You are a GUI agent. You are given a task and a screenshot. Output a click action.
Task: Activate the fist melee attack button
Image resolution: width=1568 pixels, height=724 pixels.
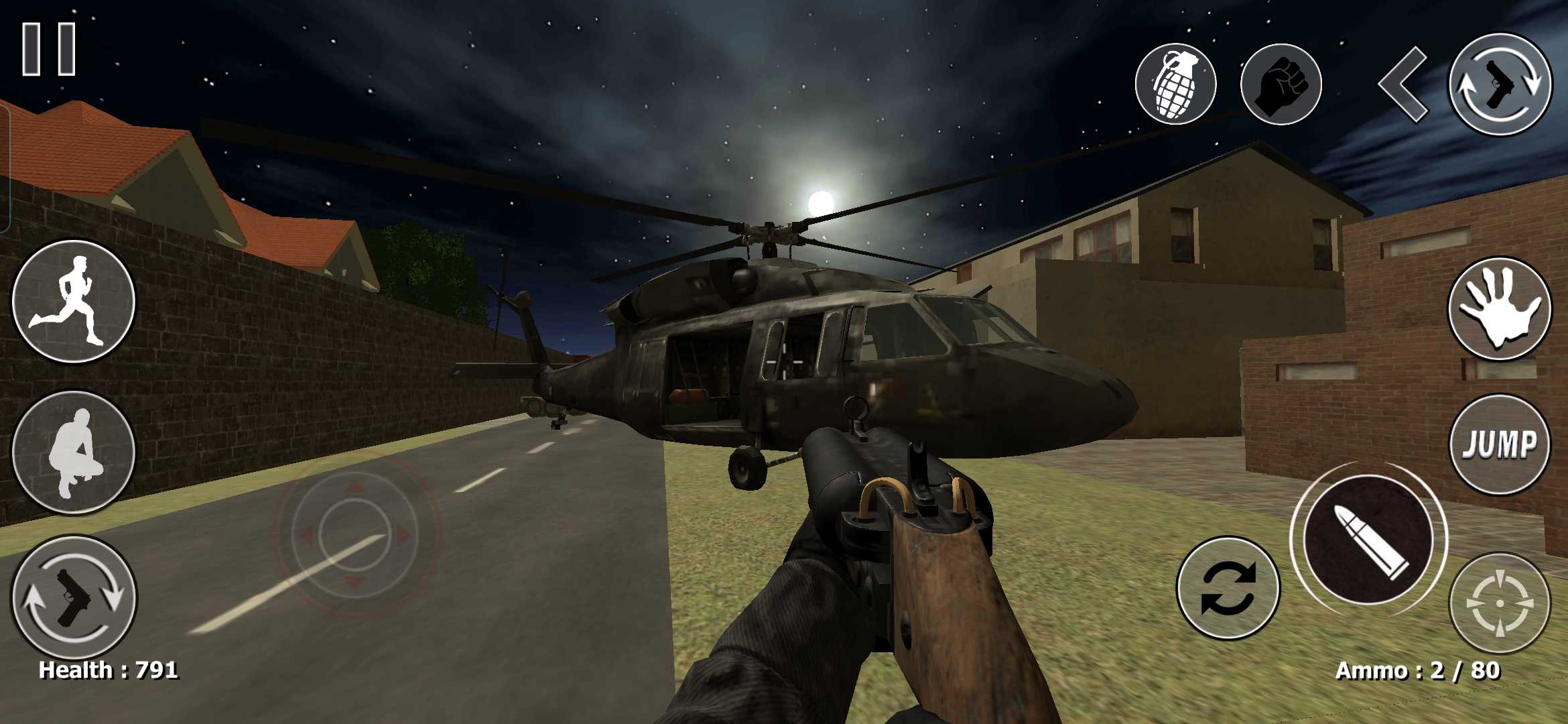click(x=1281, y=84)
